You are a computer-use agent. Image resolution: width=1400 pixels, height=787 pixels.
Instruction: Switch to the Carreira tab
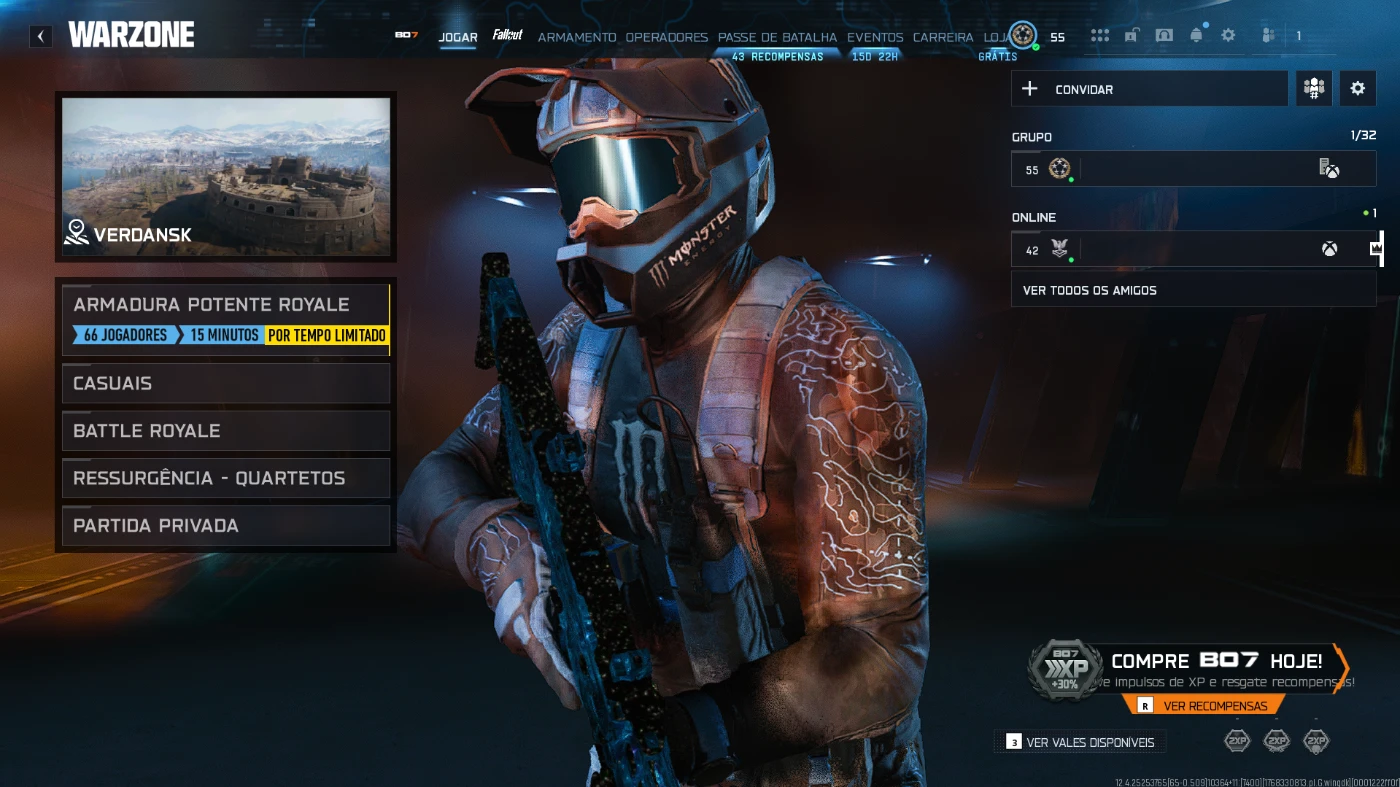click(x=943, y=37)
